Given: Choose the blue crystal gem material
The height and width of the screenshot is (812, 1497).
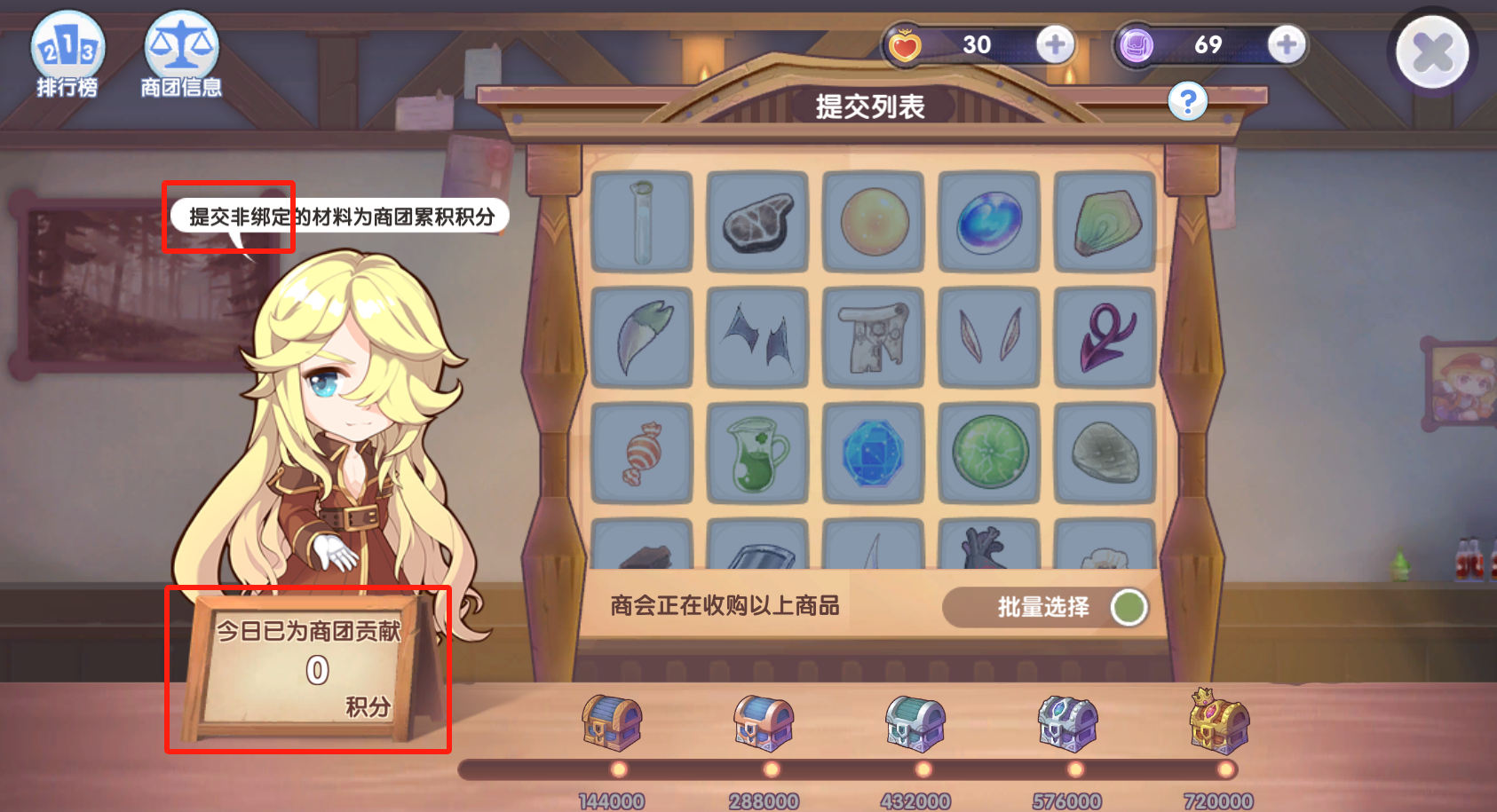Looking at the screenshot, I should pyautogui.click(x=873, y=455).
